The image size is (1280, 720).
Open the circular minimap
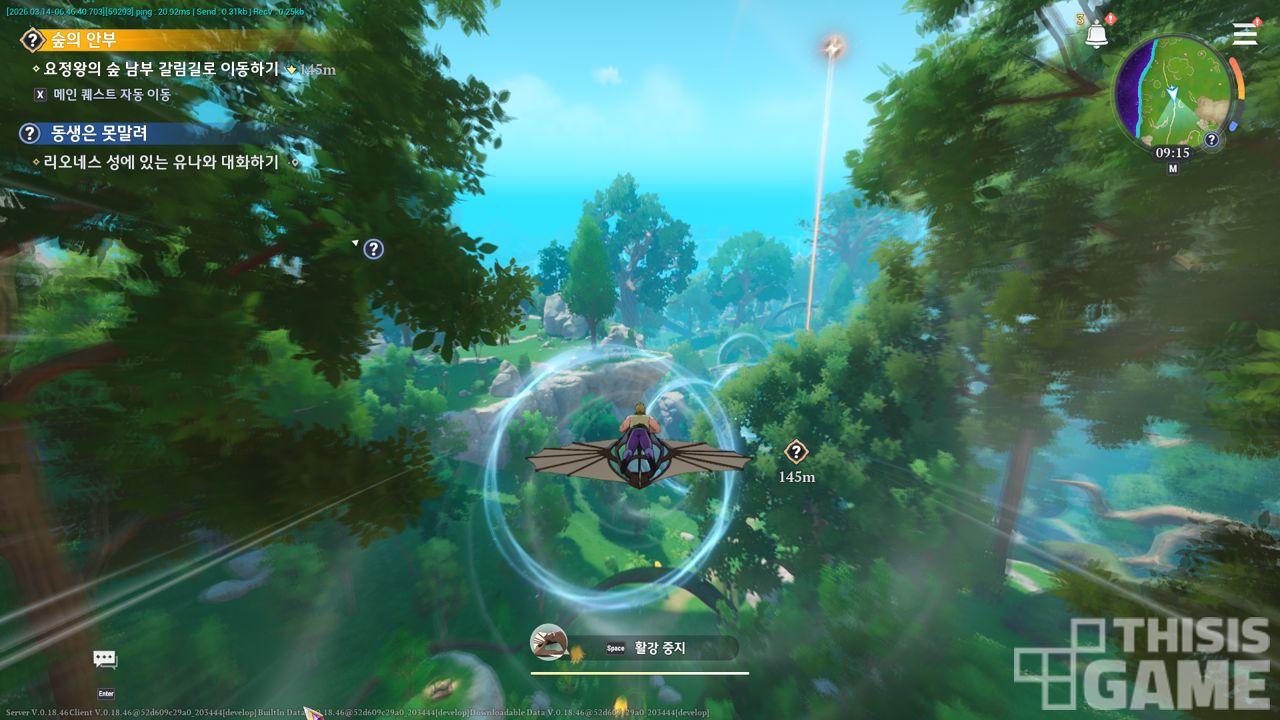tap(1172, 92)
